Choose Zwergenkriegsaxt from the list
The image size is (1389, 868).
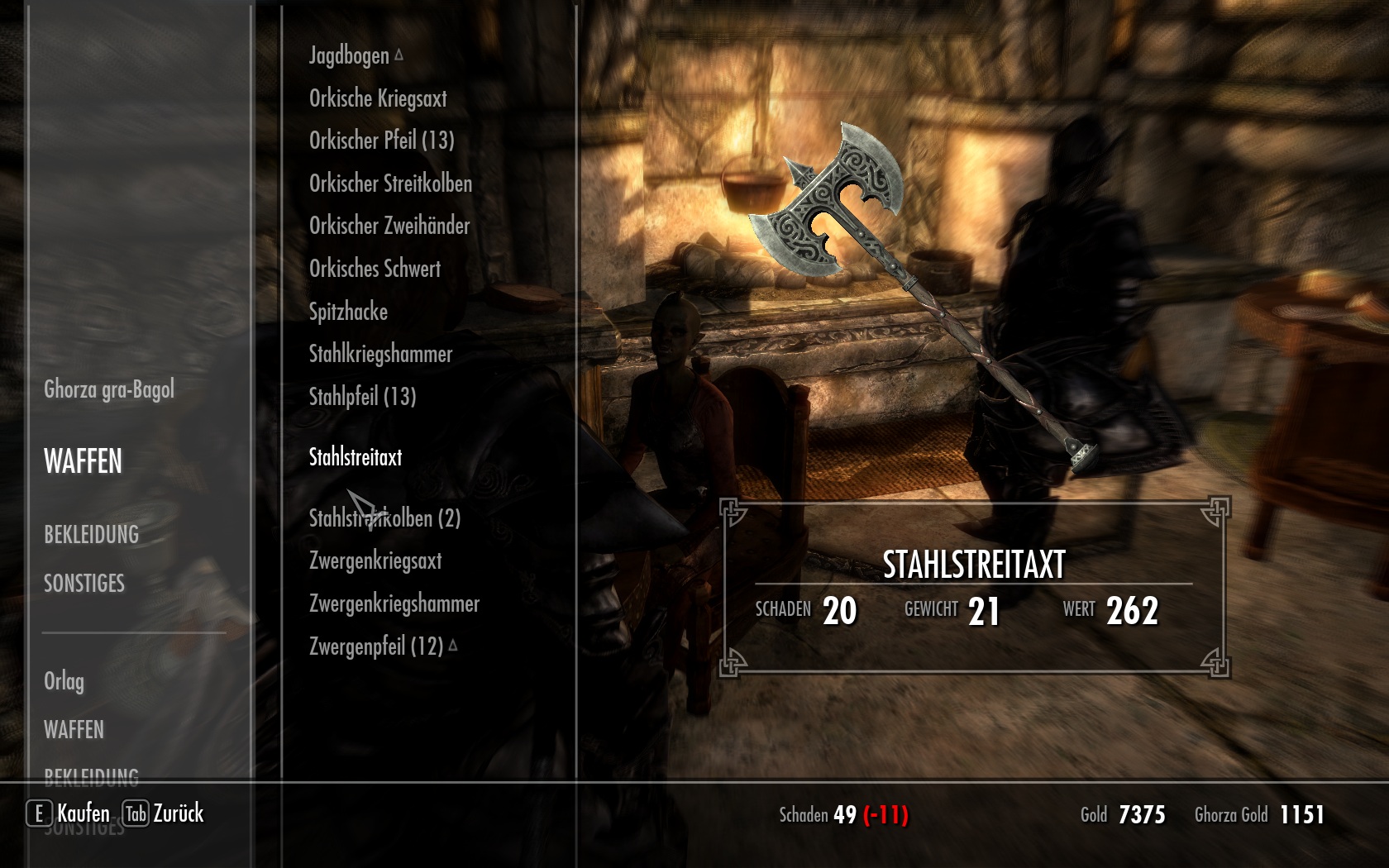point(375,560)
